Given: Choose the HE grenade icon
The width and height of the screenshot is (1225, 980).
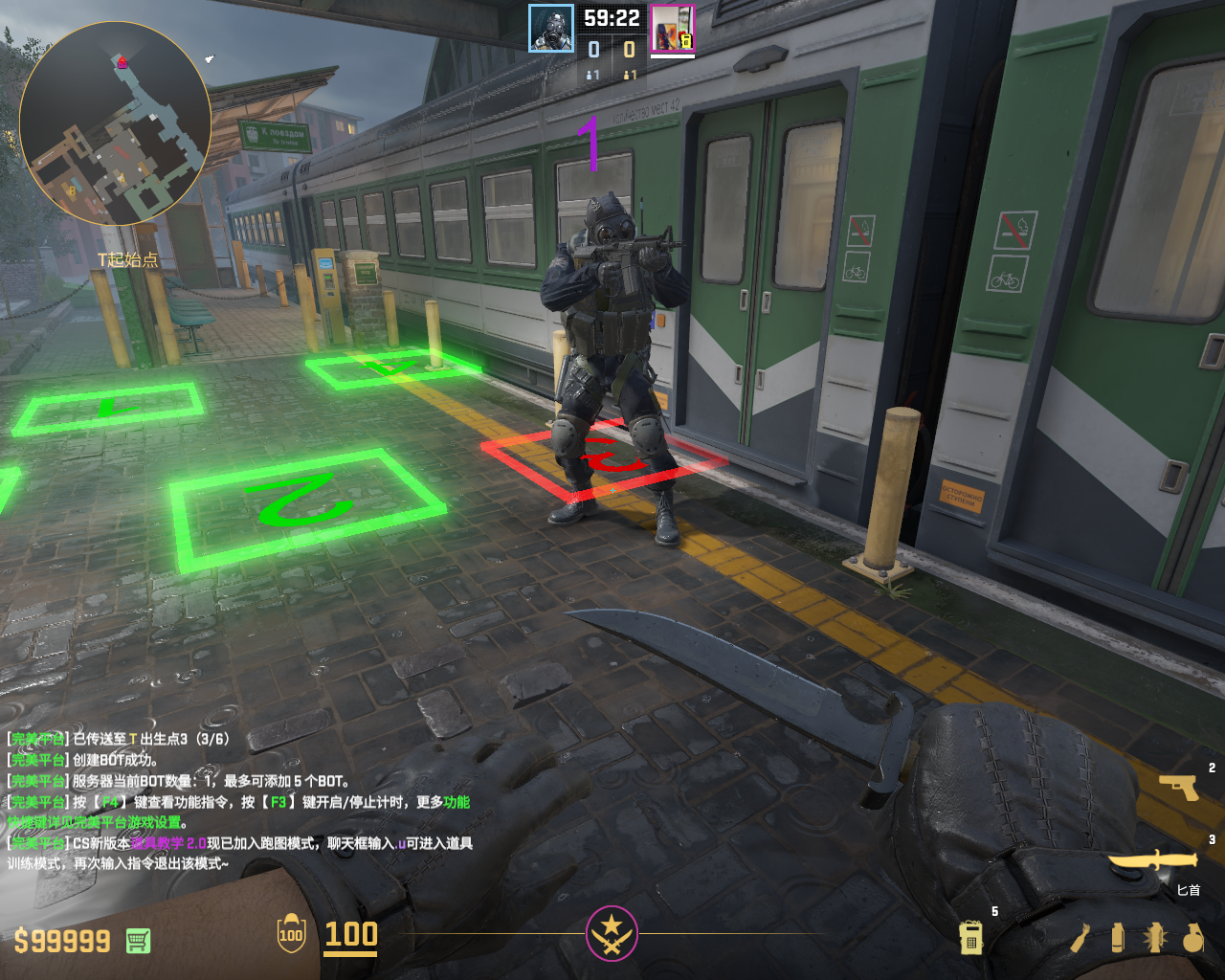Looking at the screenshot, I should click(x=1192, y=938).
